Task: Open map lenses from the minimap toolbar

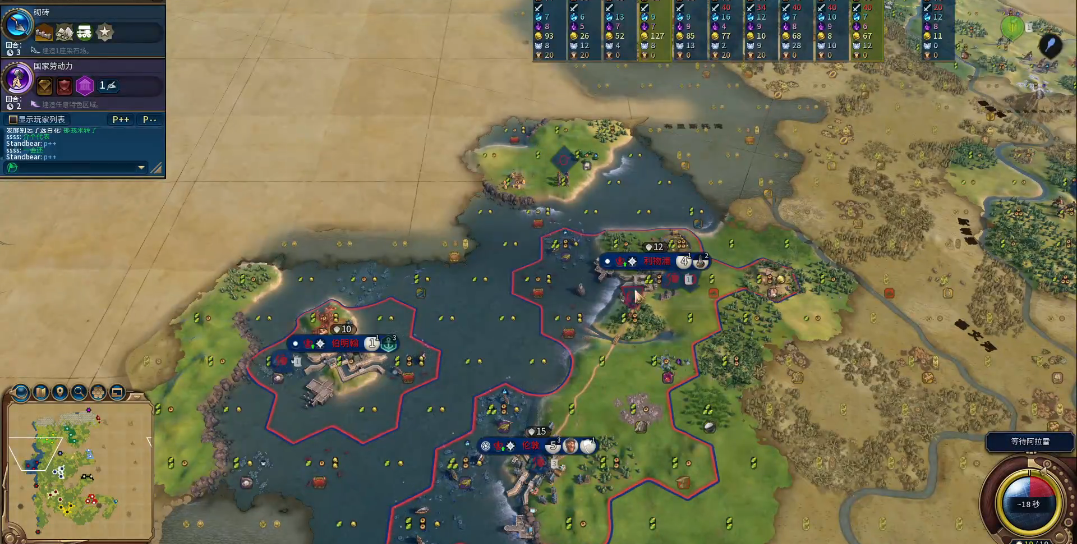Action: tap(41, 392)
